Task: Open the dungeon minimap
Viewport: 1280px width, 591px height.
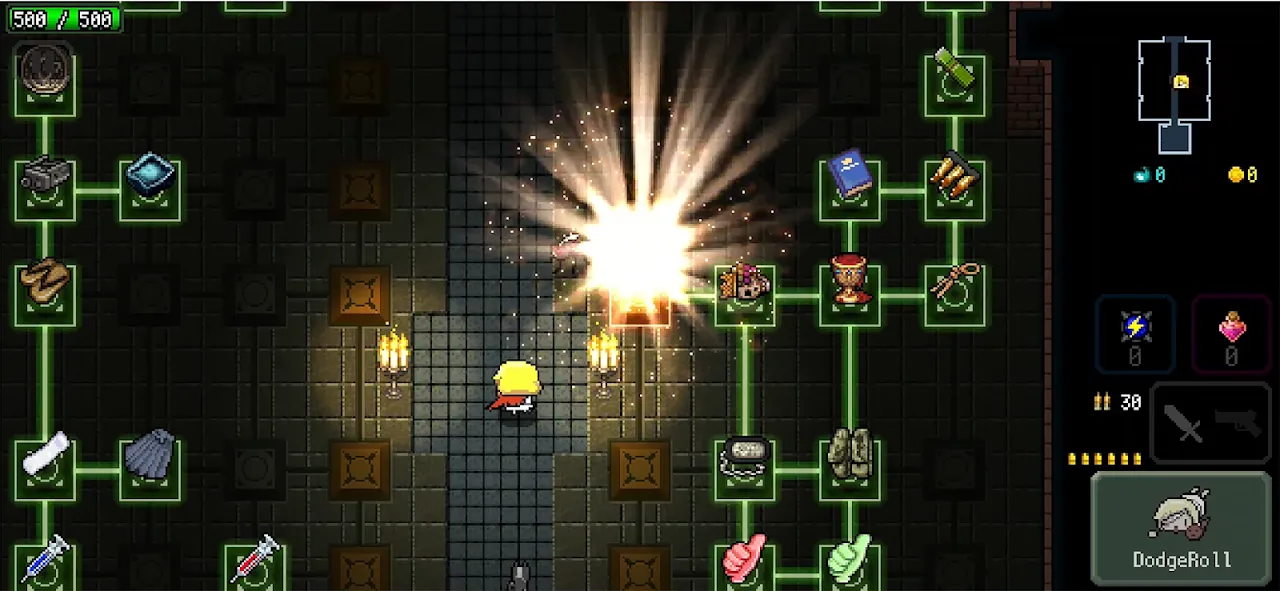Action: (1175, 95)
